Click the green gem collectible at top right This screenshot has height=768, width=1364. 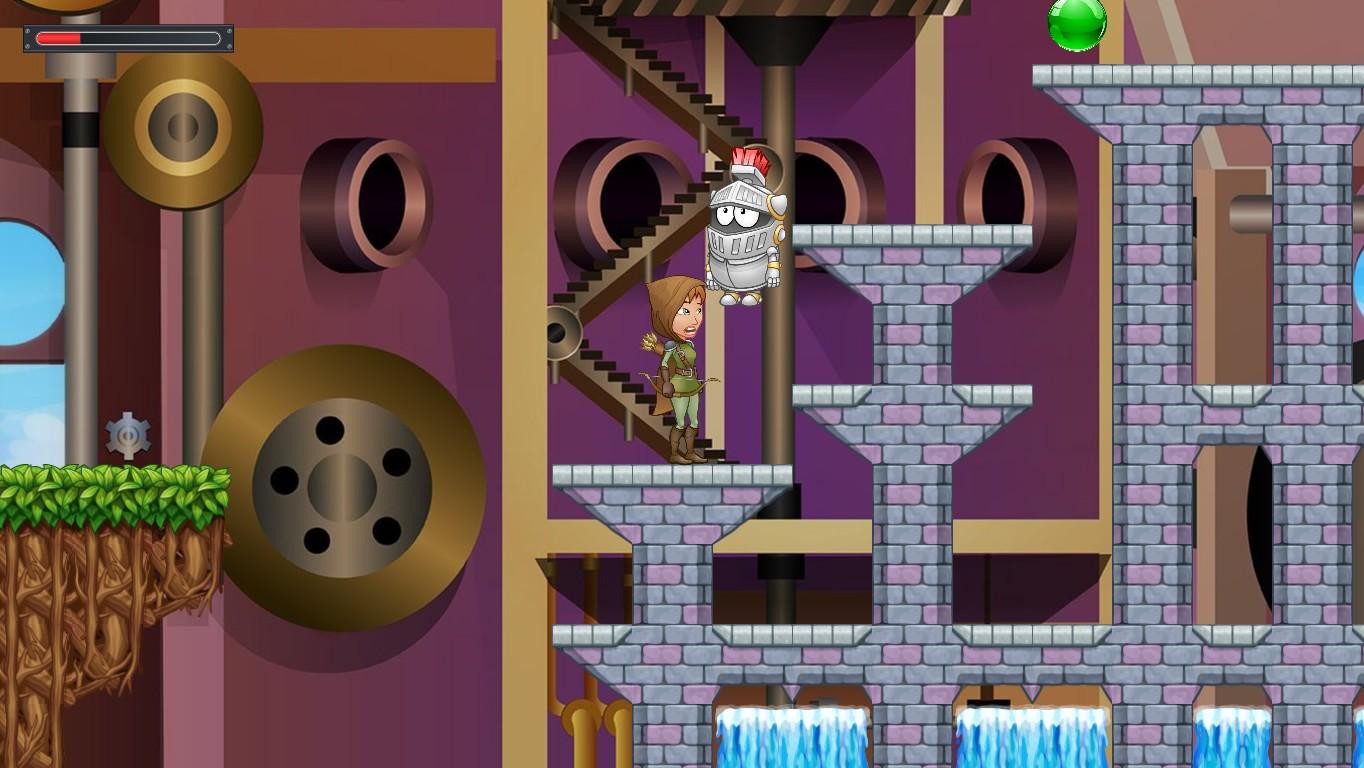coord(1078,25)
